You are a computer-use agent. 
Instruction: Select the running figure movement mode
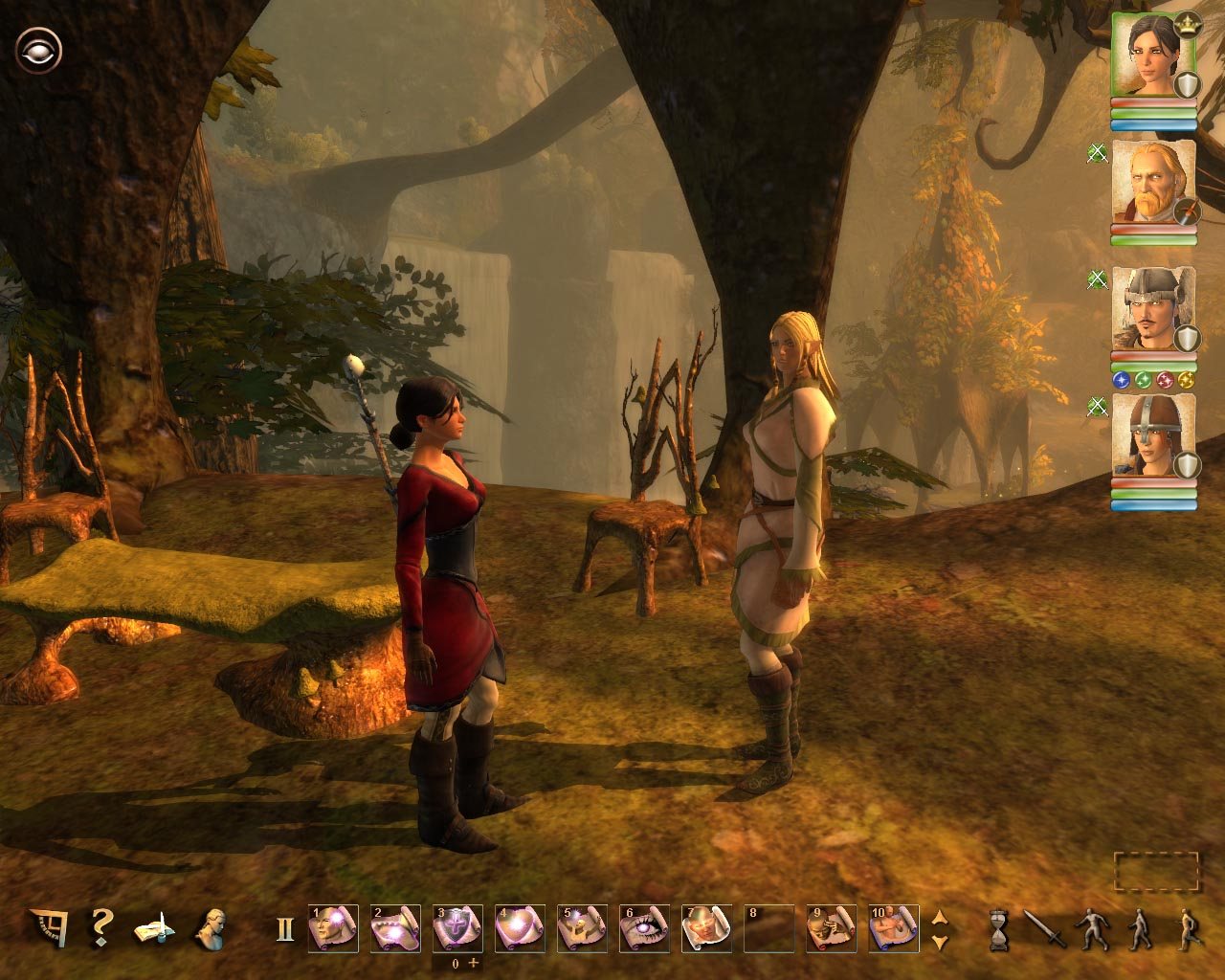[x=1187, y=928]
